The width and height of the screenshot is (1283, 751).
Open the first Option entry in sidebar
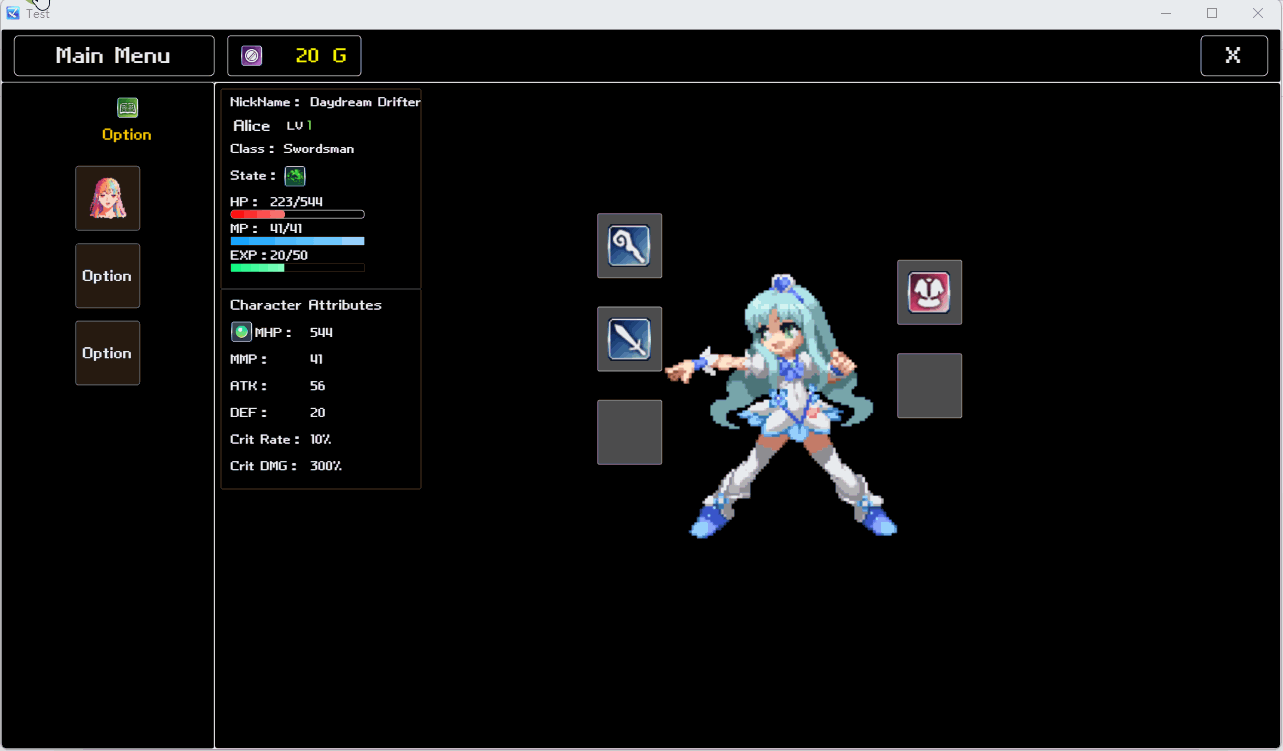107,276
